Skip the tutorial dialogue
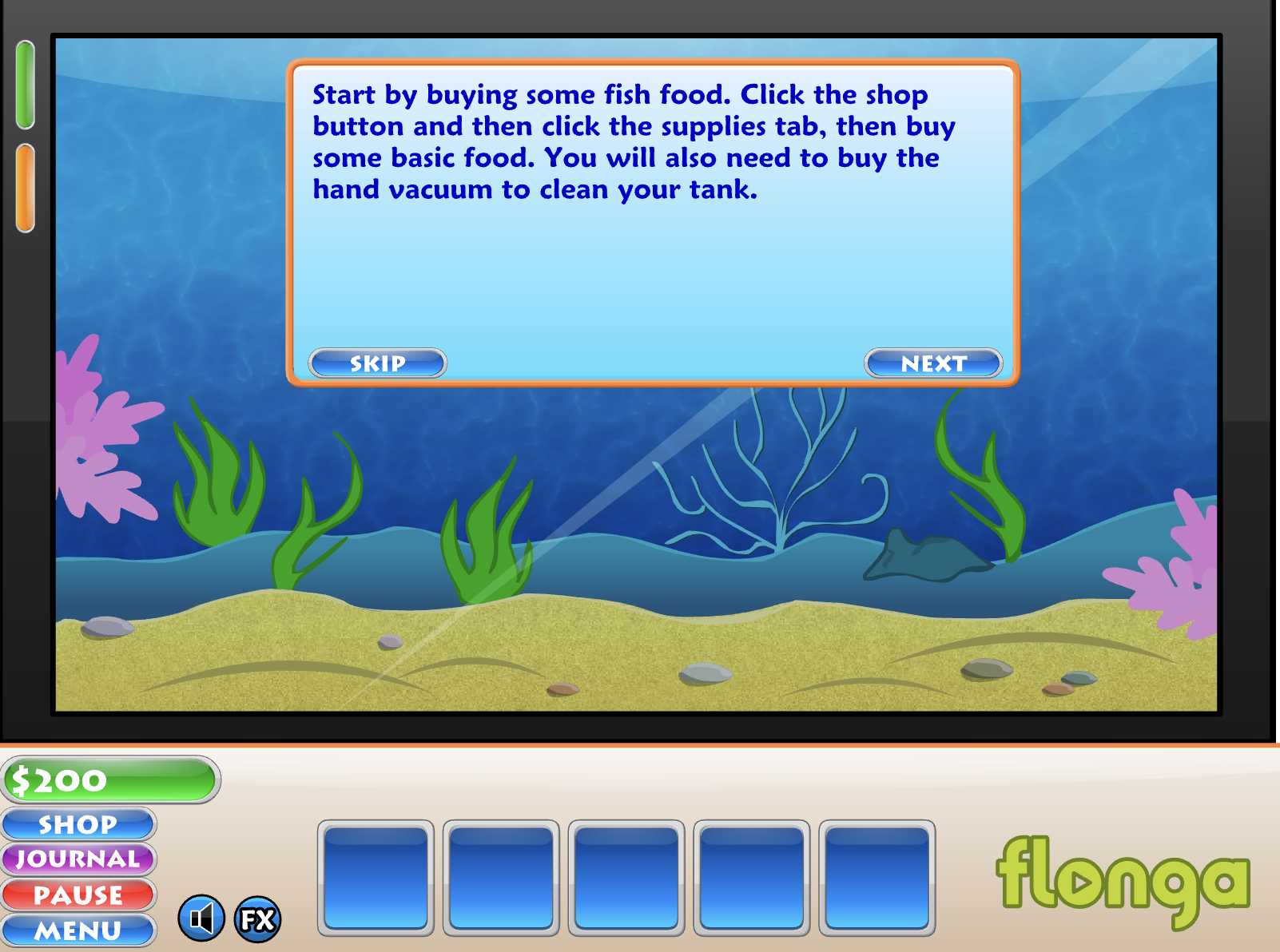1280x952 pixels. coord(377,363)
